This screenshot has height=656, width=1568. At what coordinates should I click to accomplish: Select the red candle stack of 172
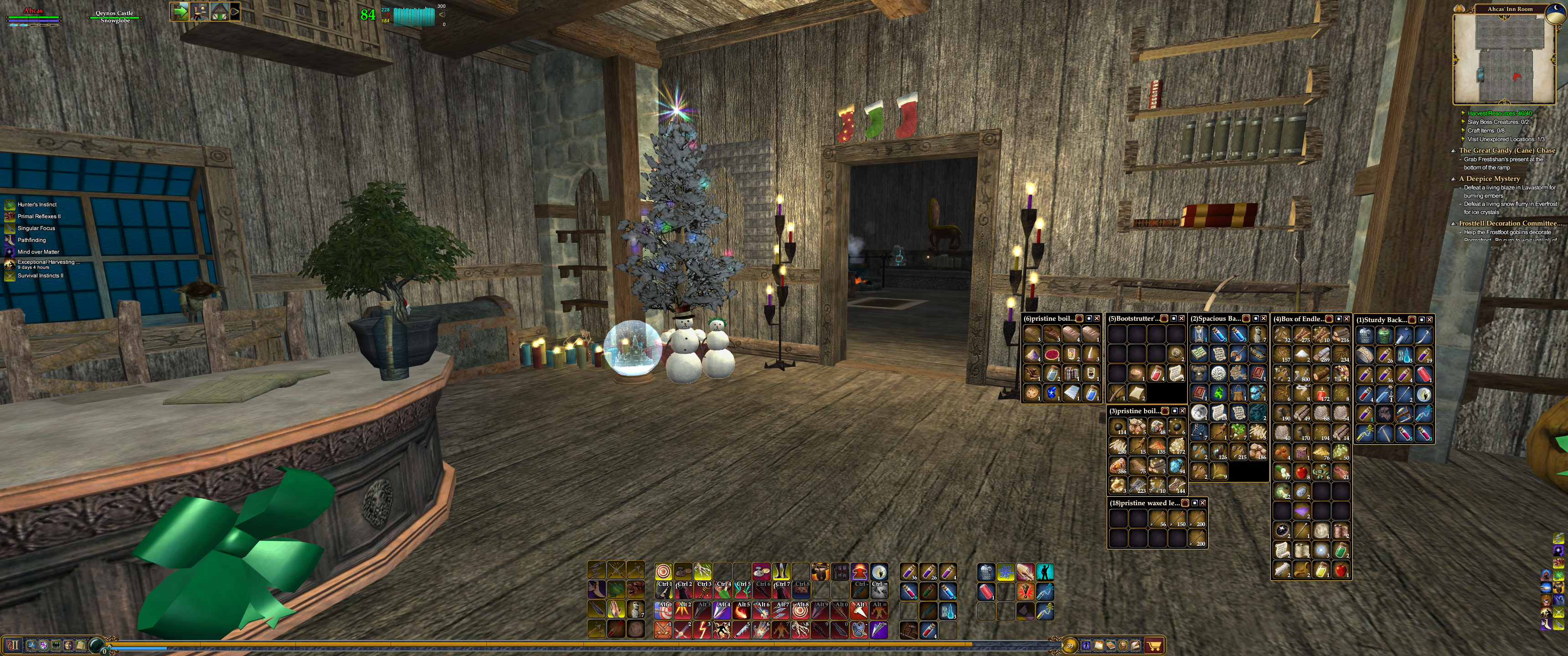coord(1321,394)
